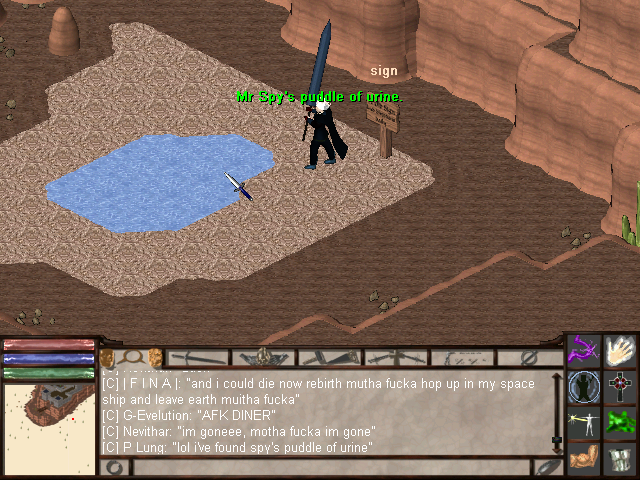The image size is (640, 480).
Task: Select the green slime blob icon
Action: tap(621, 422)
